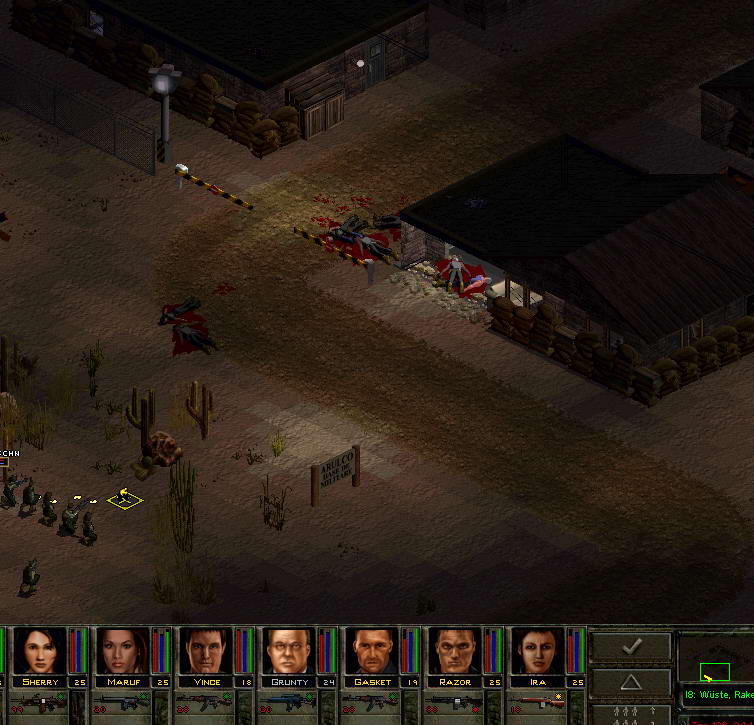Switch to Razor's portrait

456,651
